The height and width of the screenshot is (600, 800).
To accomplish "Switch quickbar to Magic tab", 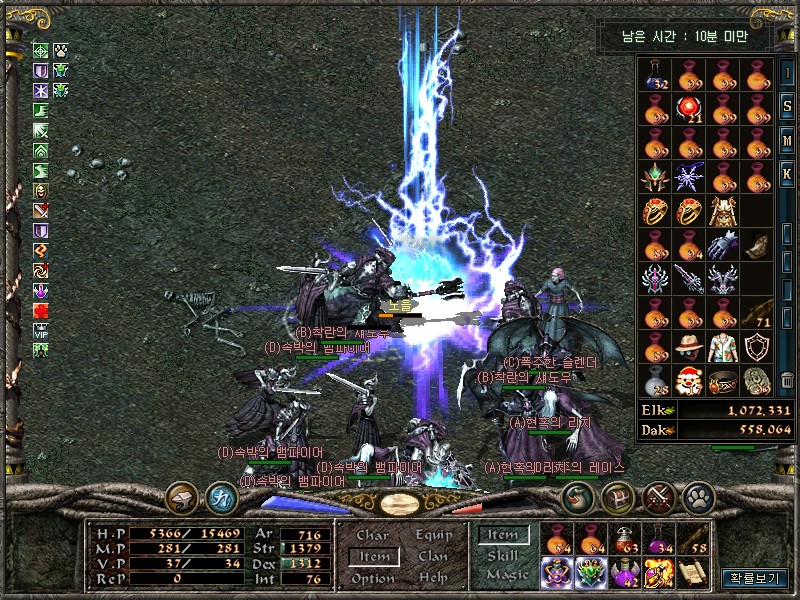I will [x=506, y=575].
